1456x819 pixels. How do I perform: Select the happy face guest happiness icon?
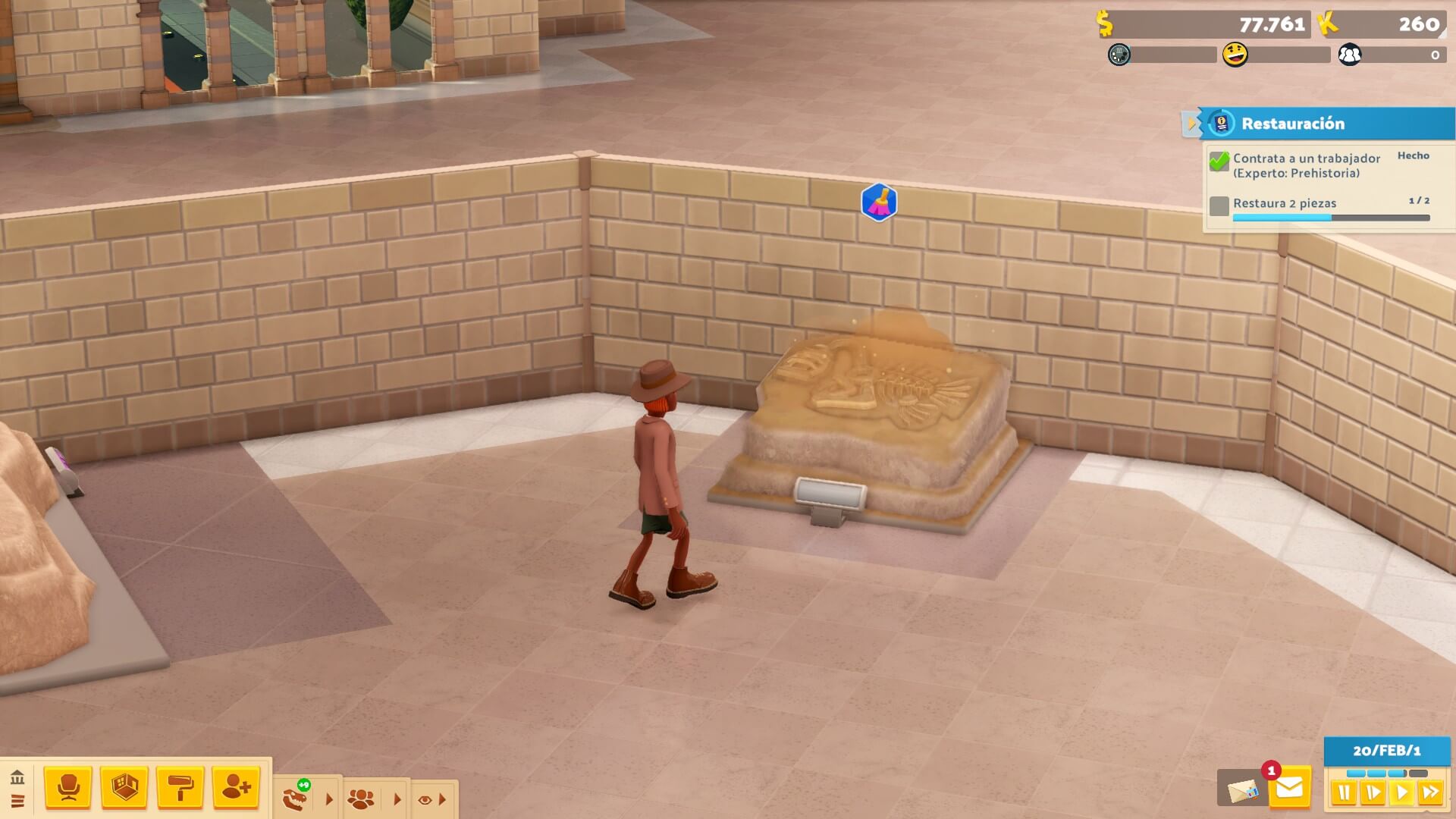pos(1235,55)
